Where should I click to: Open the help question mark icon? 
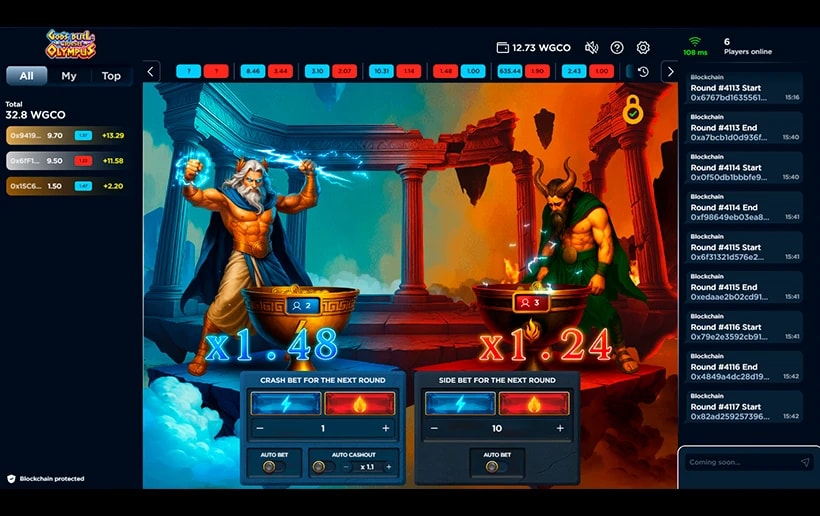click(x=617, y=48)
